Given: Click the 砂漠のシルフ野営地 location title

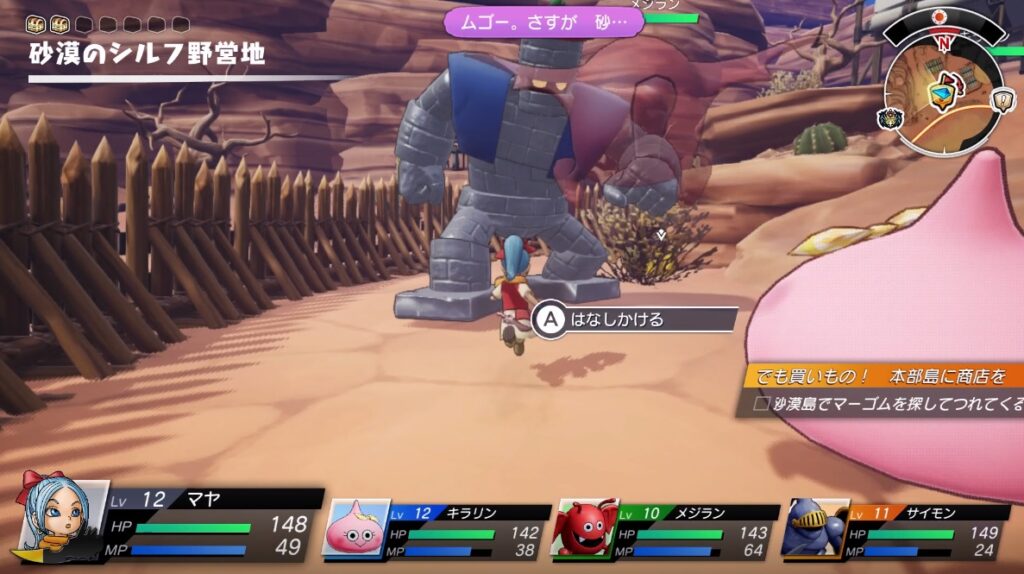Looking at the screenshot, I should pos(148,54).
